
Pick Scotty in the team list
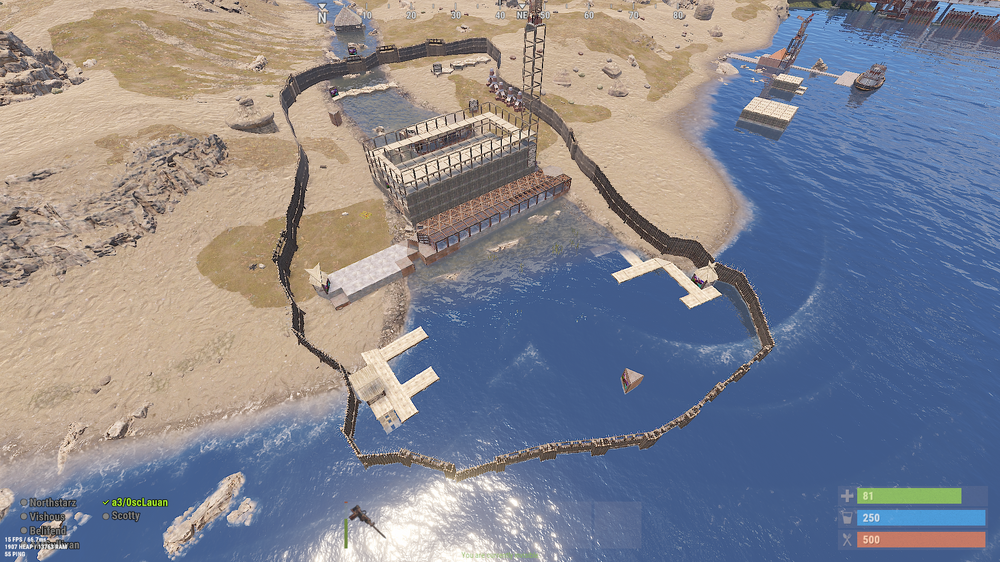125,516
